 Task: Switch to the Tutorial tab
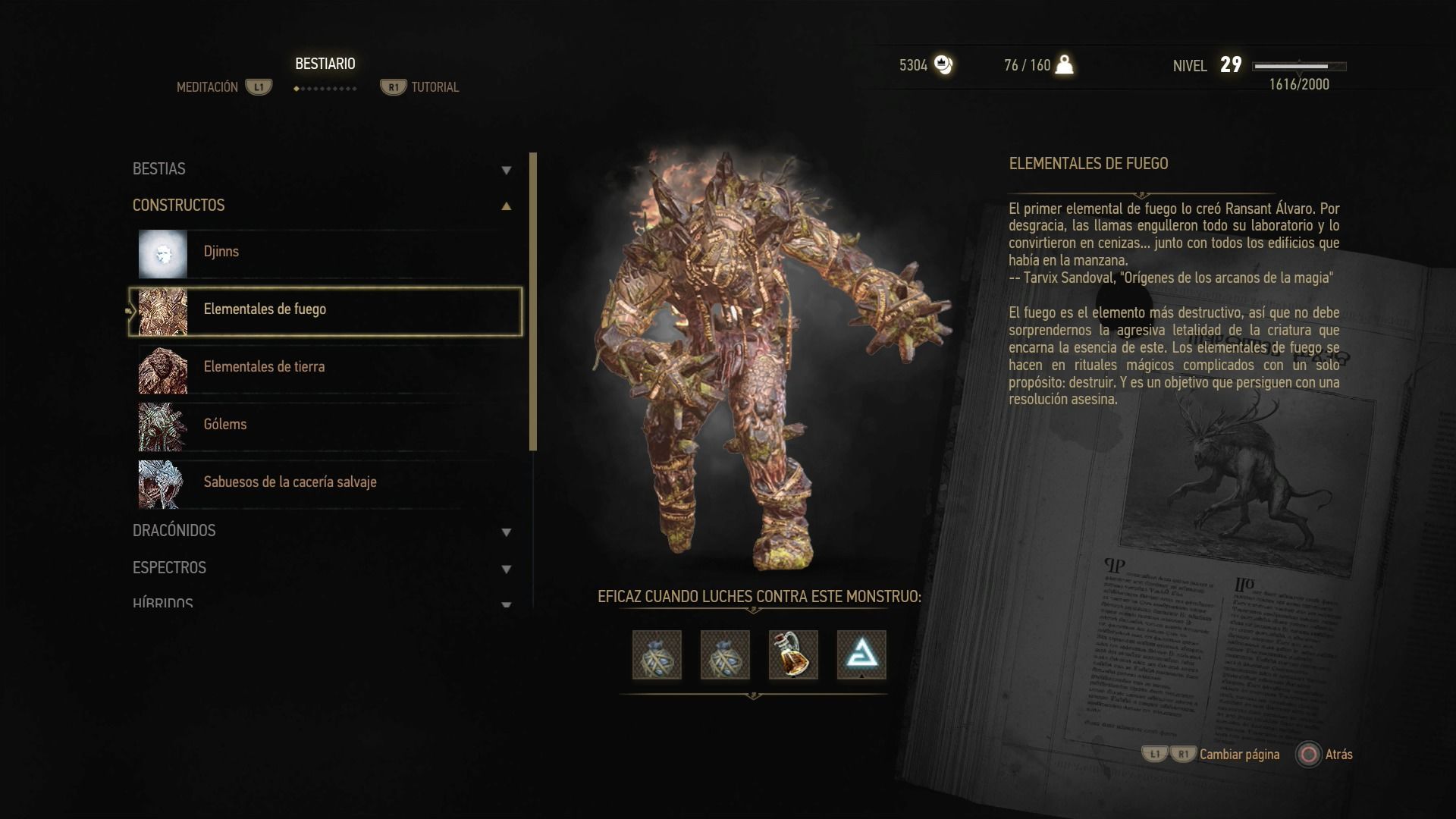(x=435, y=87)
